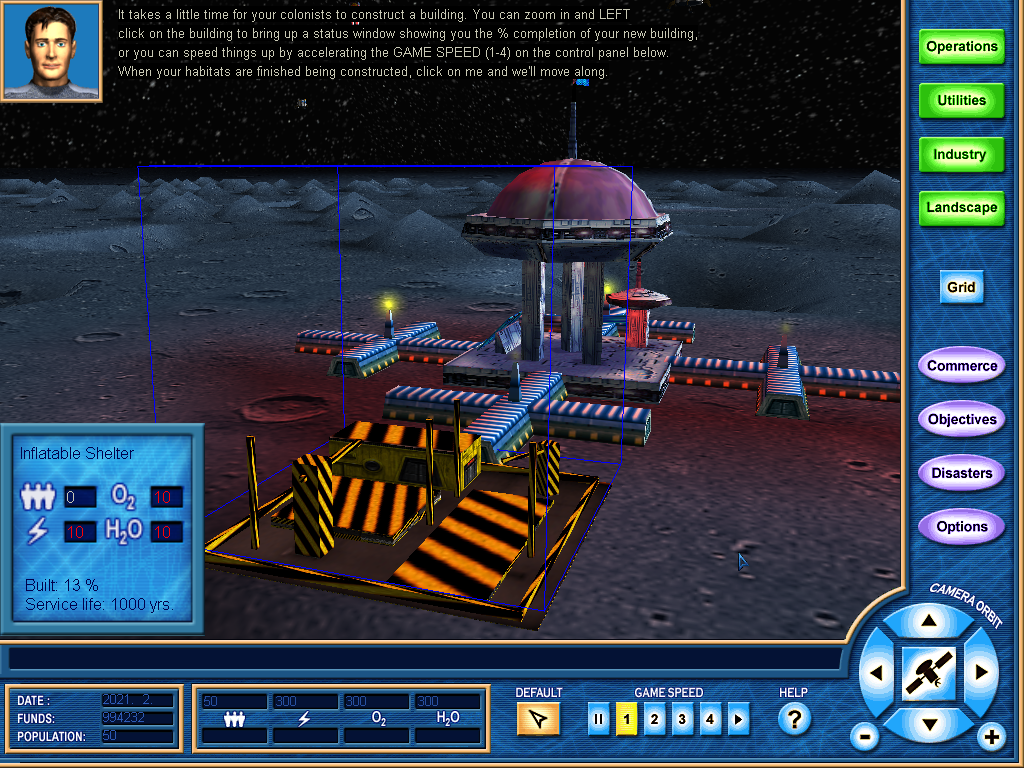Set game speed to 4
The width and height of the screenshot is (1024, 768).
tap(711, 719)
